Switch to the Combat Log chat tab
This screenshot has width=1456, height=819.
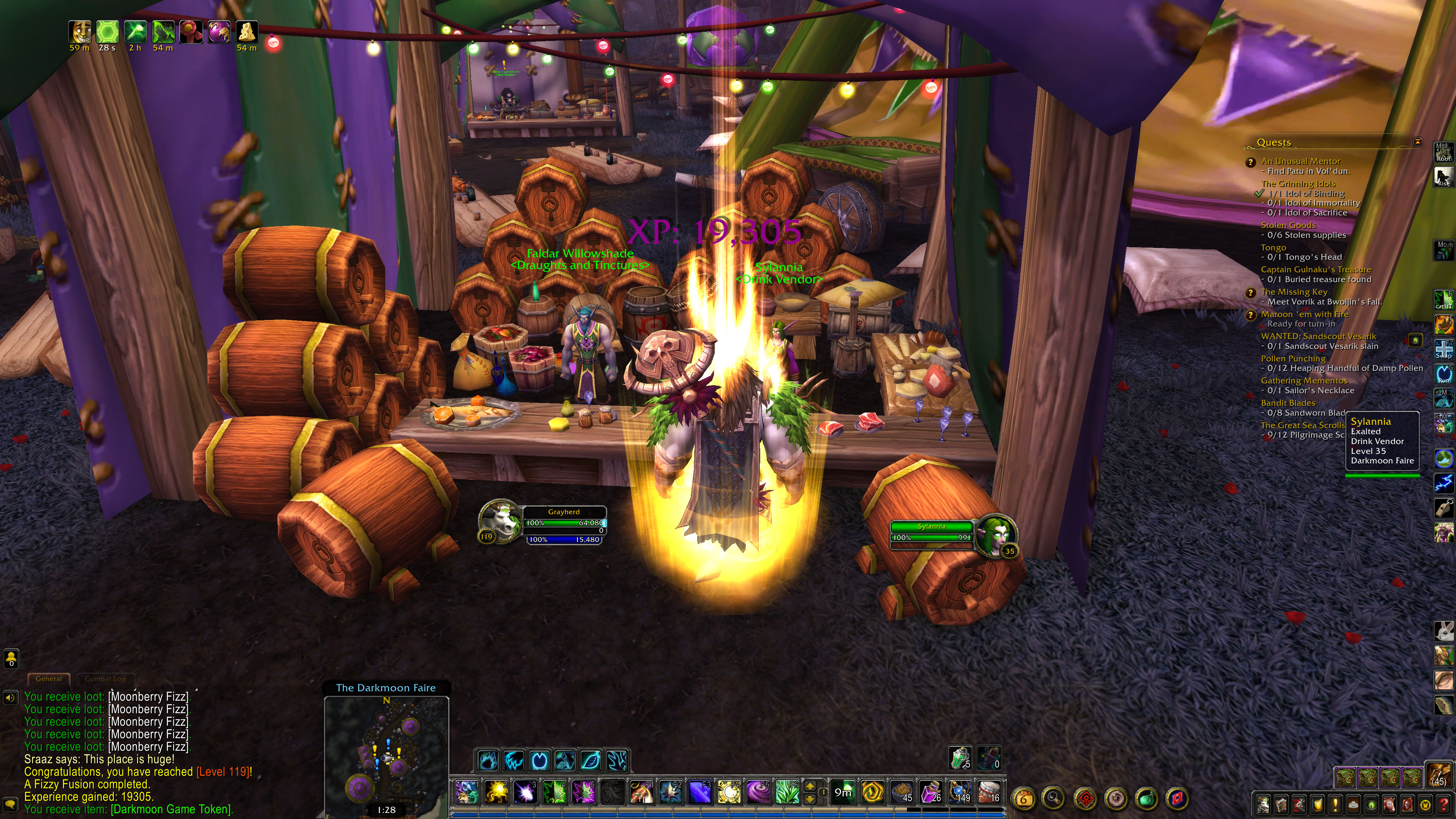coord(105,679)
